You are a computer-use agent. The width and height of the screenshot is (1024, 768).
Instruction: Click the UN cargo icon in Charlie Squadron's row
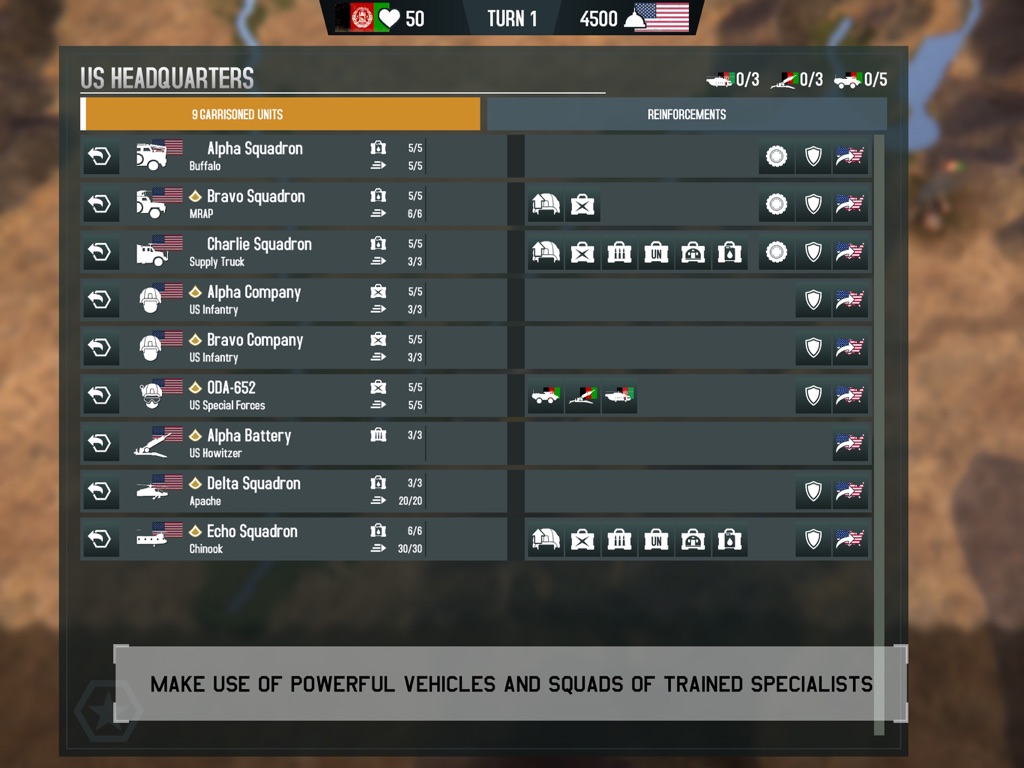pyautogui.click(x=656, y=253)
